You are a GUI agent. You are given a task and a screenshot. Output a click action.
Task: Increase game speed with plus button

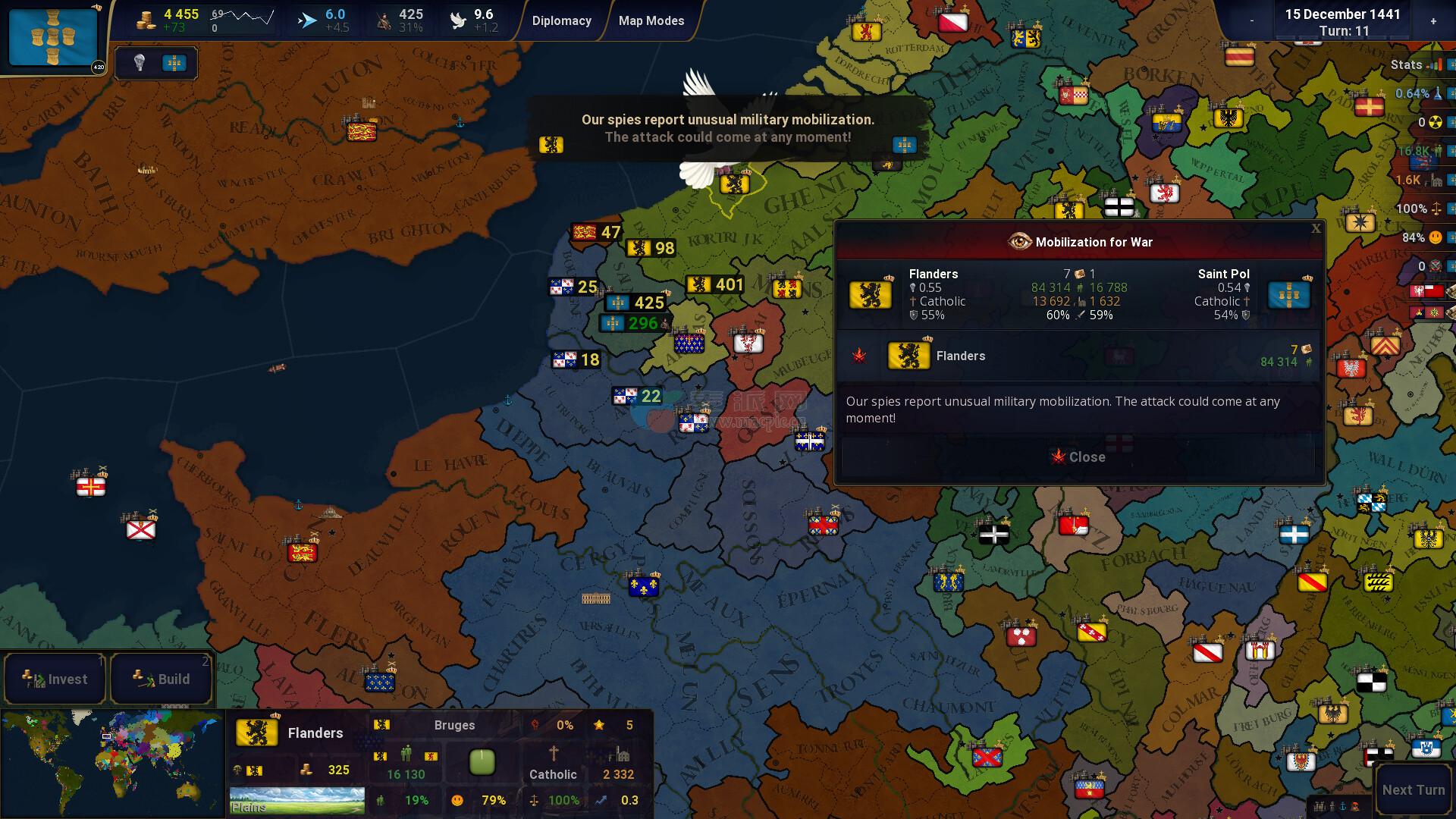click(1433, 21)
